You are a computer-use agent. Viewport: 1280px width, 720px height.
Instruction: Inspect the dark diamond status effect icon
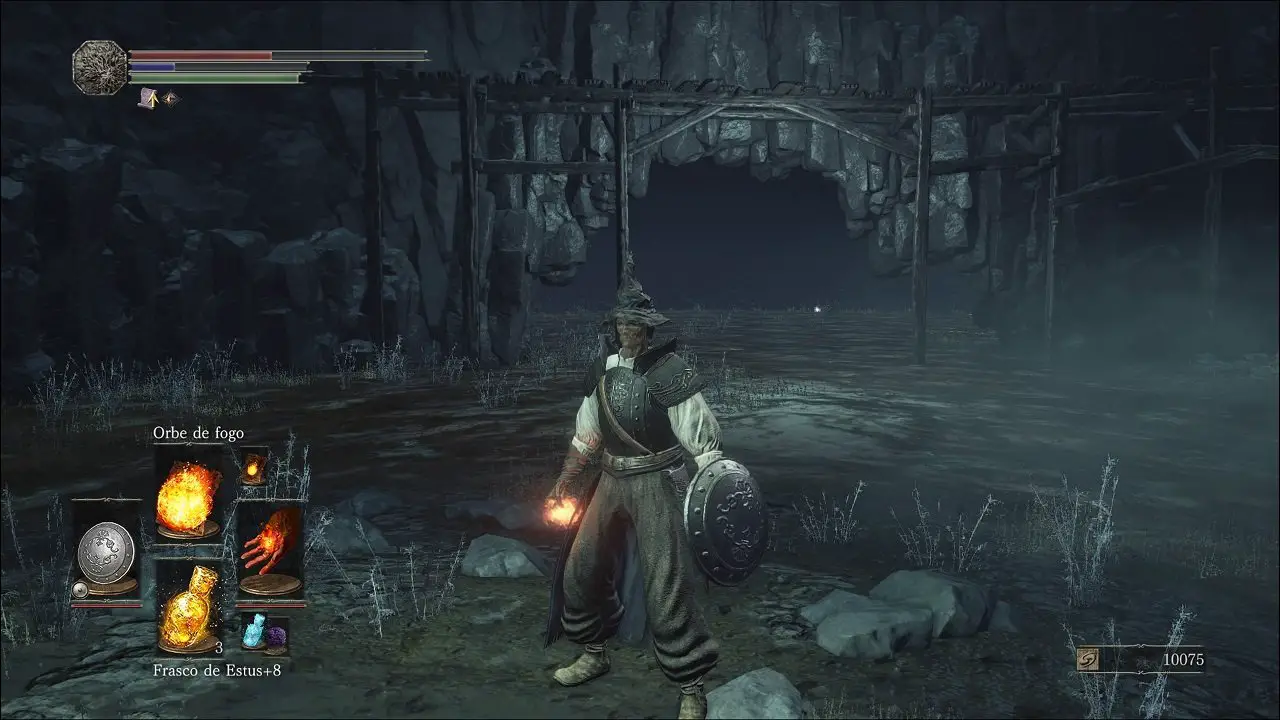point(169,98)
